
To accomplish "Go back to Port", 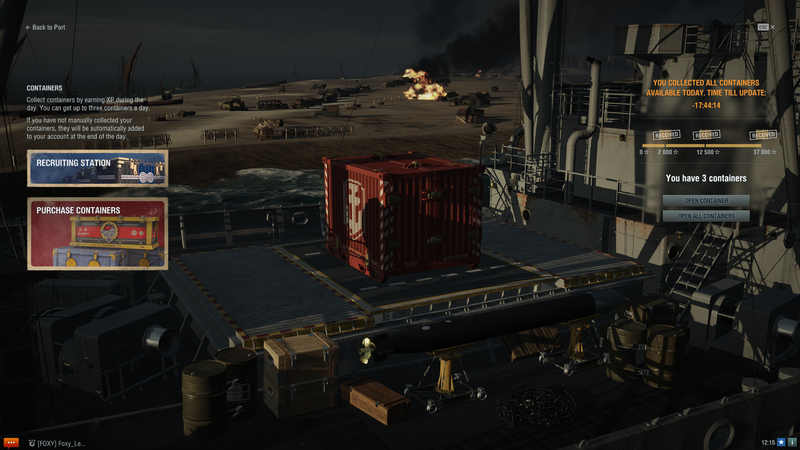I will tap(46, 27).
